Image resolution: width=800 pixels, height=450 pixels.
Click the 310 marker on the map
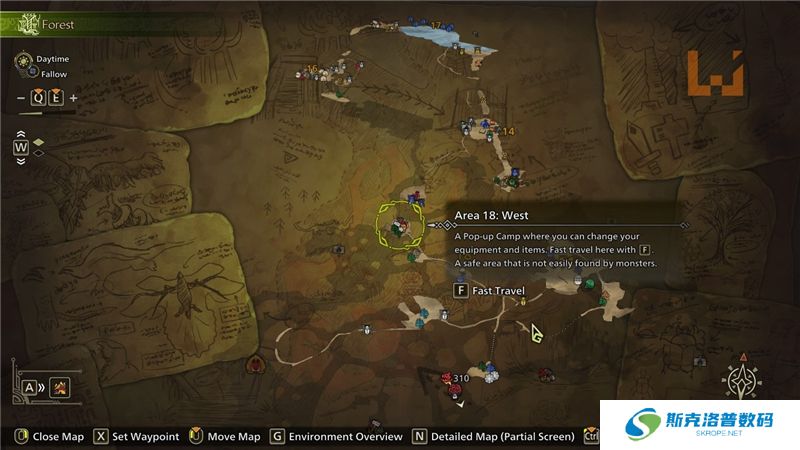pyautogui.click(x=460, y=378)
